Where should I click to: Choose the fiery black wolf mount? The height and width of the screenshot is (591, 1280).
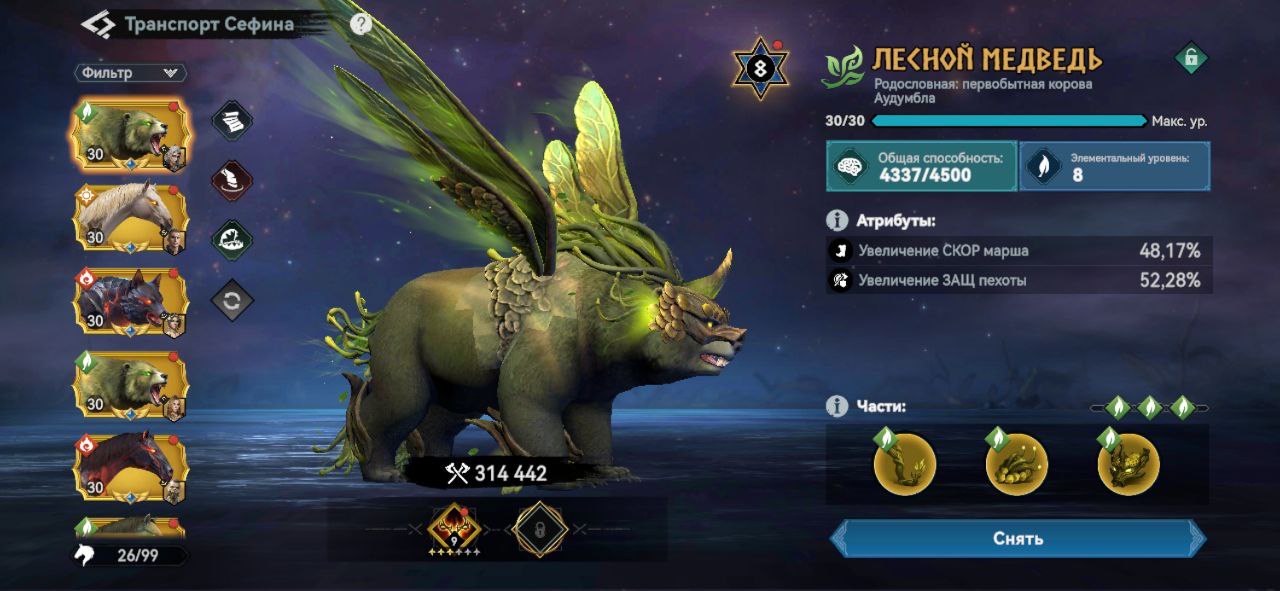coord(130,301)
